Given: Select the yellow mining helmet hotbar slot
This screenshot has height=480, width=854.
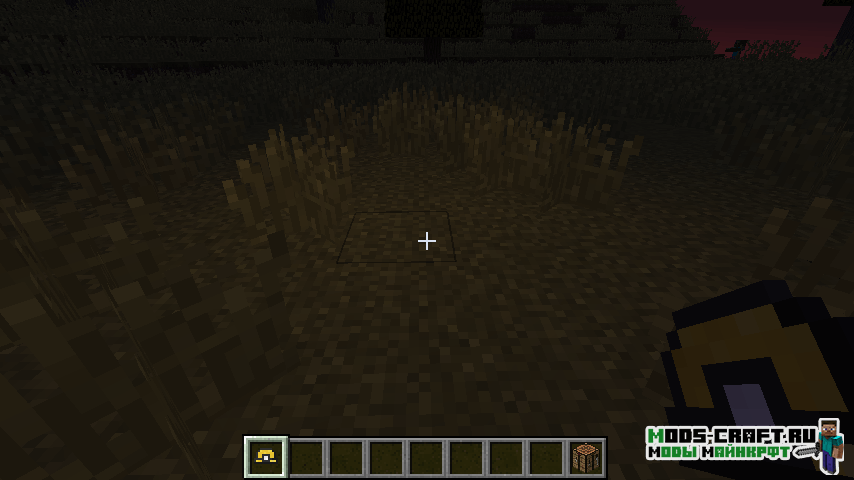Looking at the screenshot, I should click(266, 457).
